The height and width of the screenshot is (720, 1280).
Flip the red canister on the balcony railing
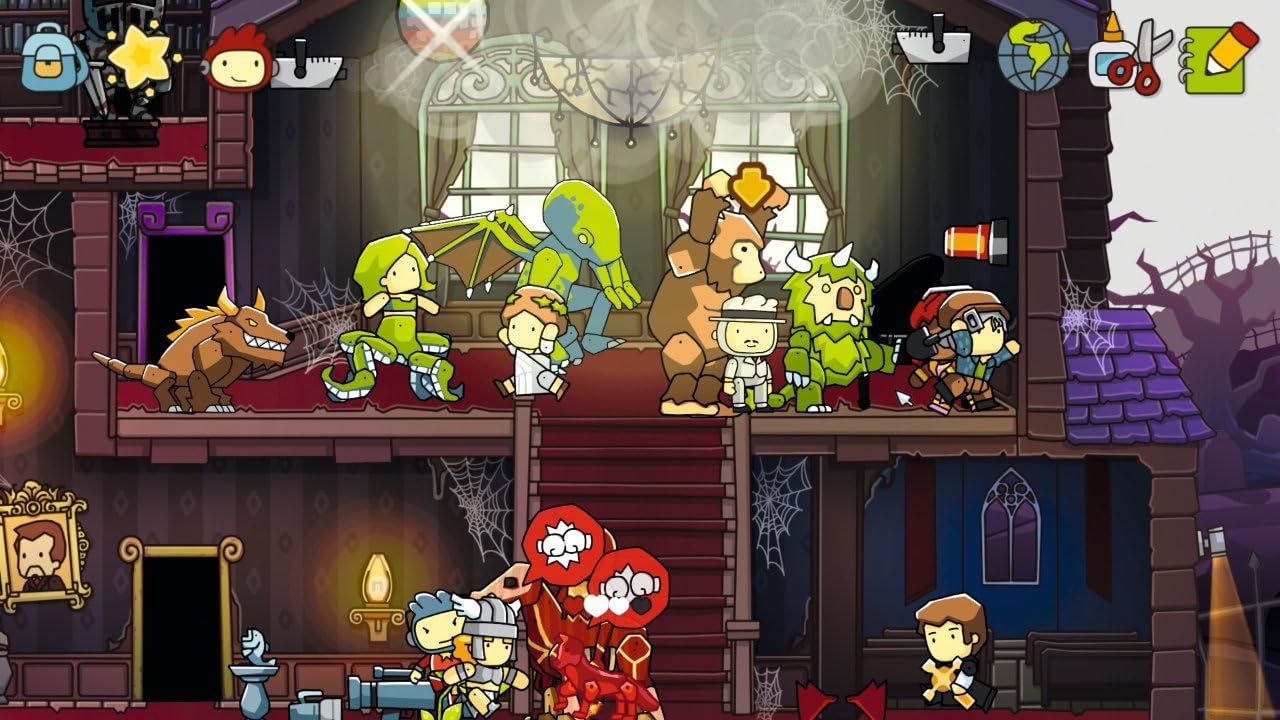pos(967,238)
